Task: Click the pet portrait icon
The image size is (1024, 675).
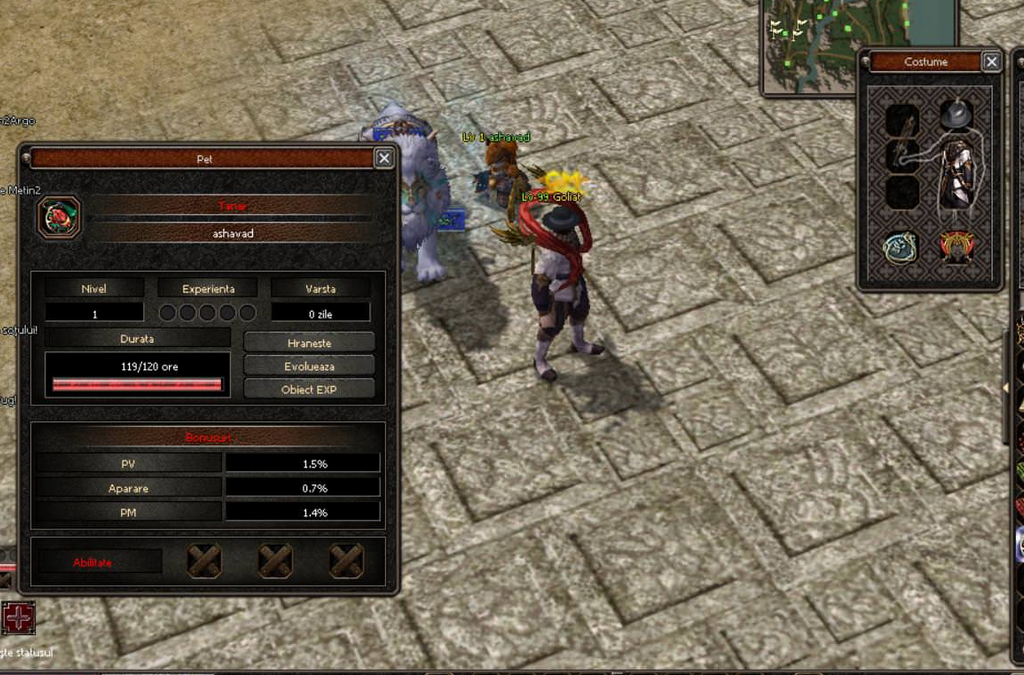Action: 59,217
